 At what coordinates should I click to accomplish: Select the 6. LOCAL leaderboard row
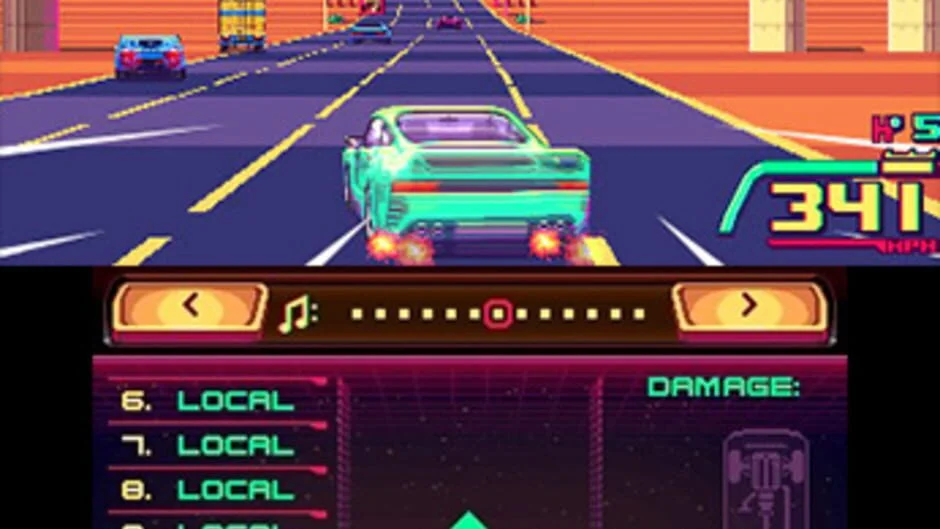[x=208, y=401]
